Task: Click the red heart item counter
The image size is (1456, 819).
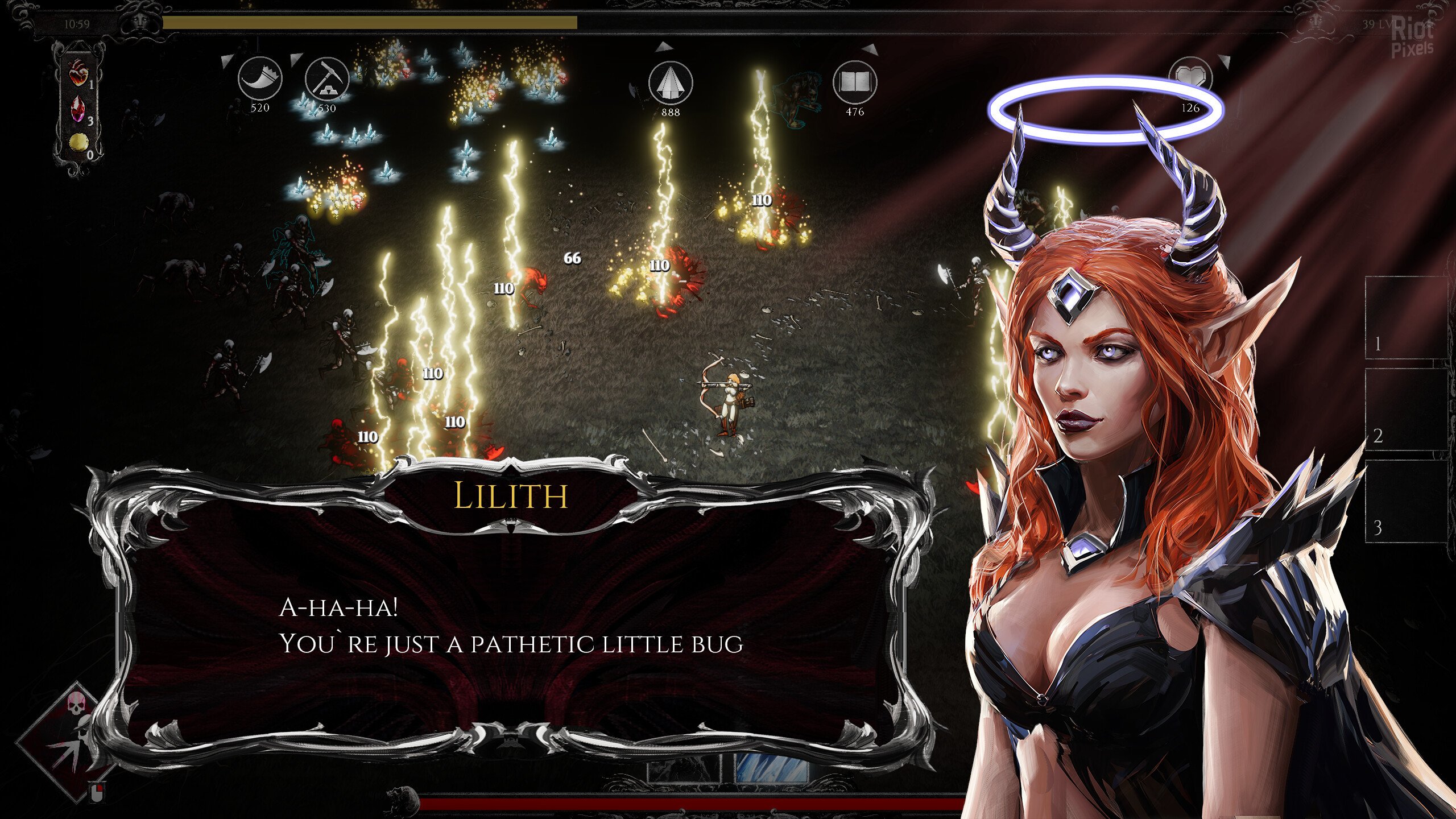Action: pos(78,74)
